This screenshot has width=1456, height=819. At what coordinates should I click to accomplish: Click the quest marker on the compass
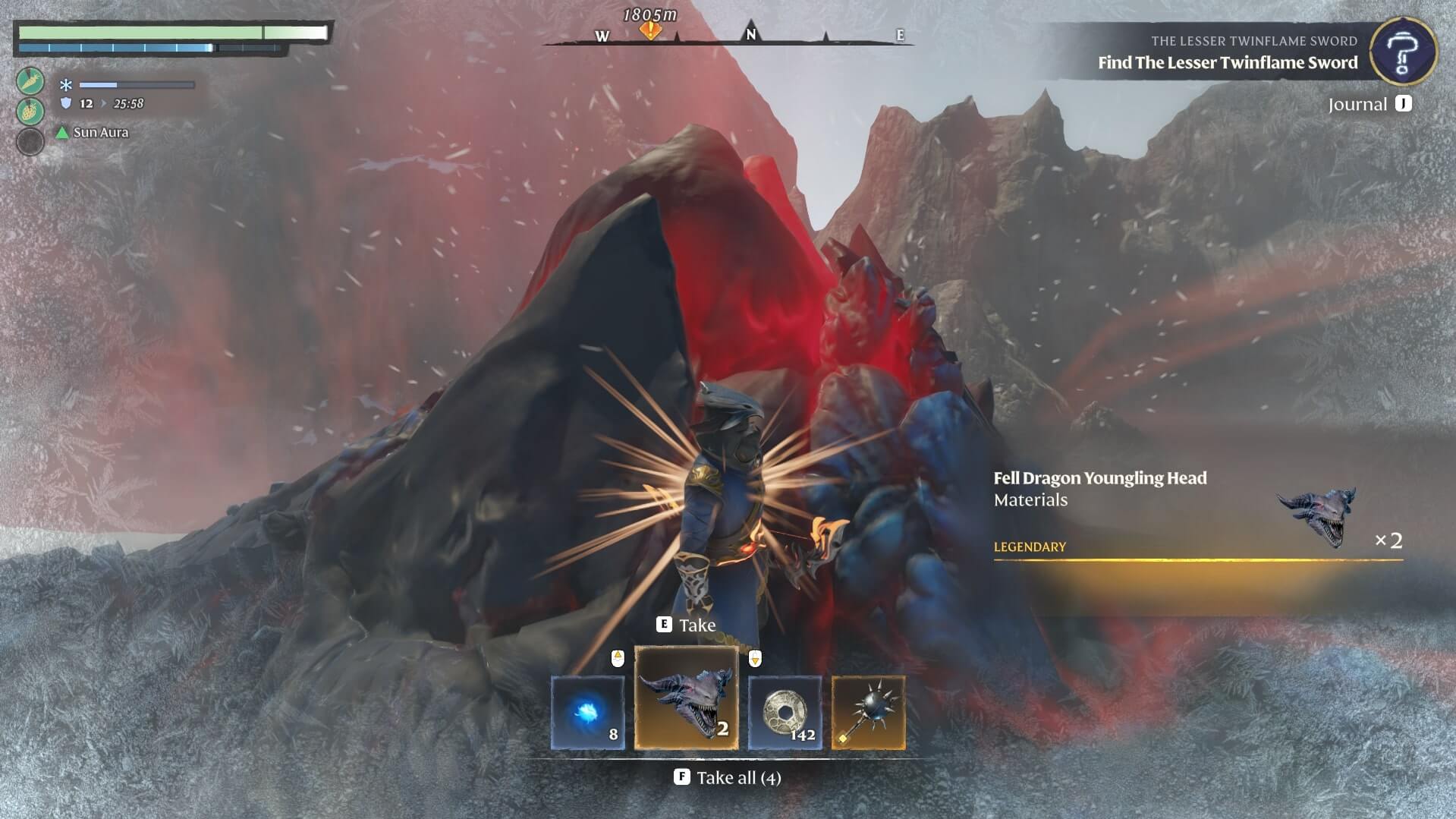point(650,30)
